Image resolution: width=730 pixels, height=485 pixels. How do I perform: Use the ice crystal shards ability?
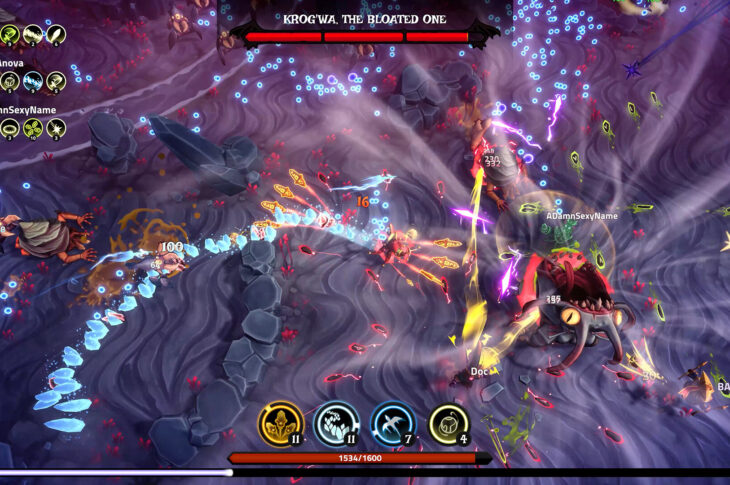[337, 423]
